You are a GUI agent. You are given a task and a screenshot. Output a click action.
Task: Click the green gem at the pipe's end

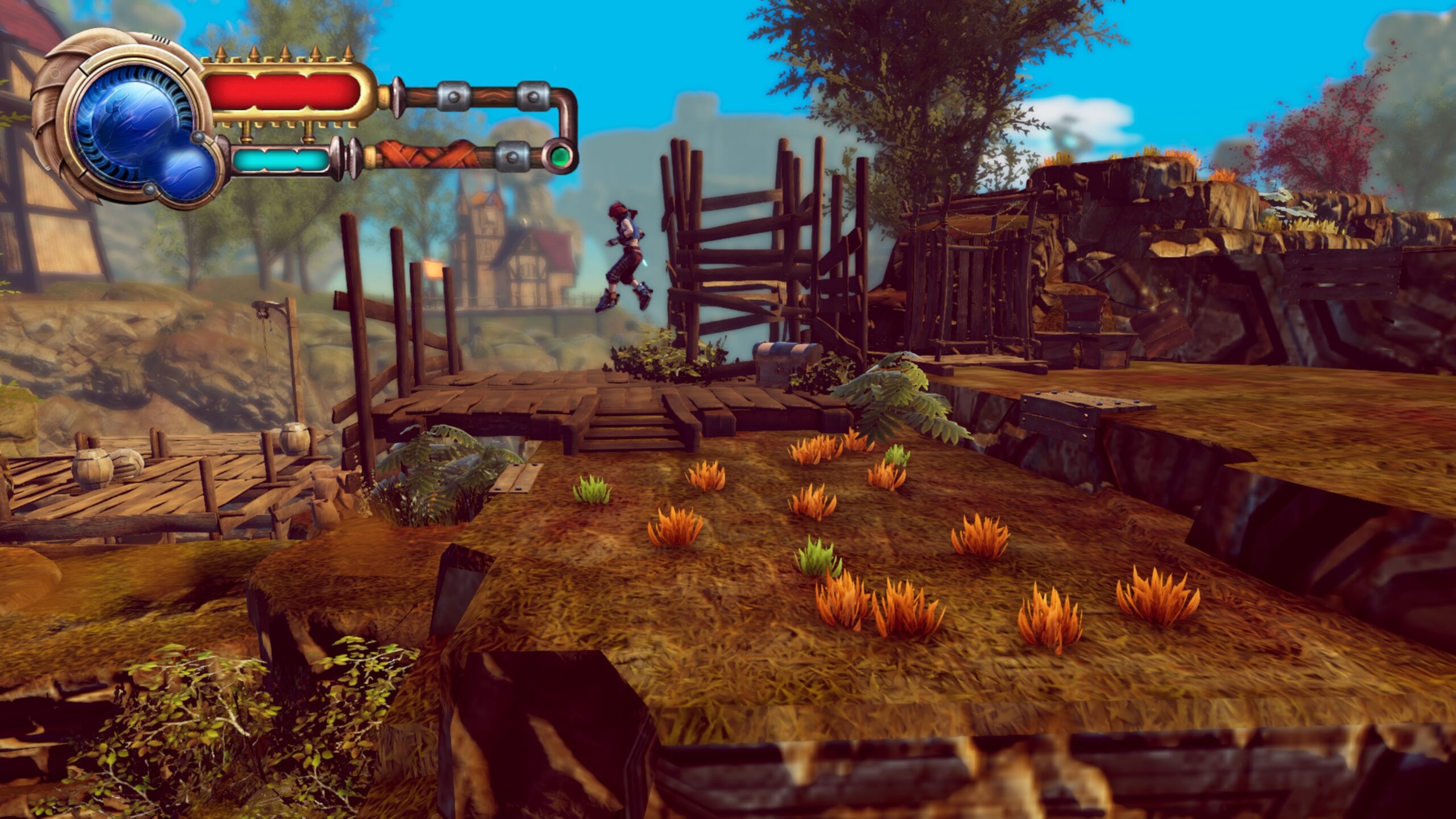[x=560, y=155]
